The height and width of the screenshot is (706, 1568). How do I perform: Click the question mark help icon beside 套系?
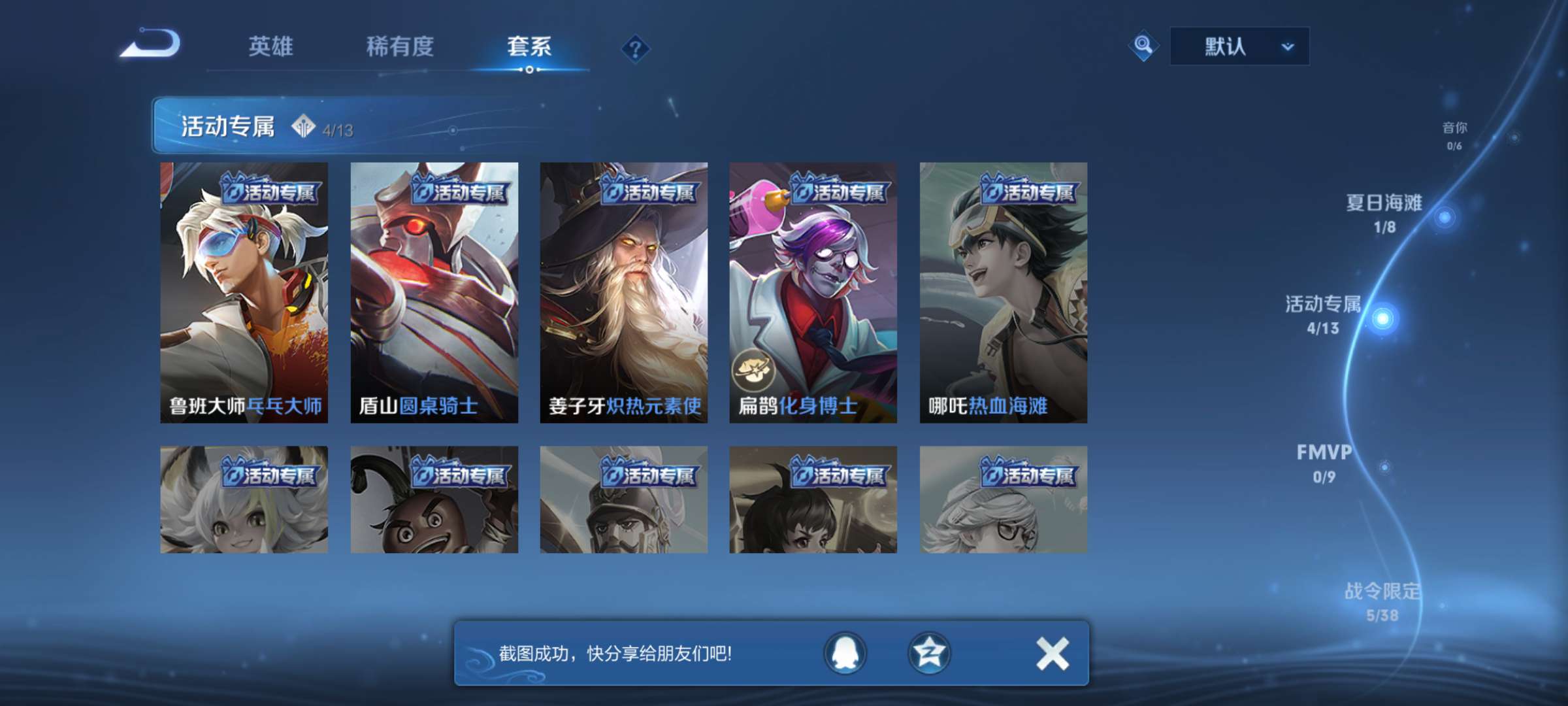tap(636, 48)
